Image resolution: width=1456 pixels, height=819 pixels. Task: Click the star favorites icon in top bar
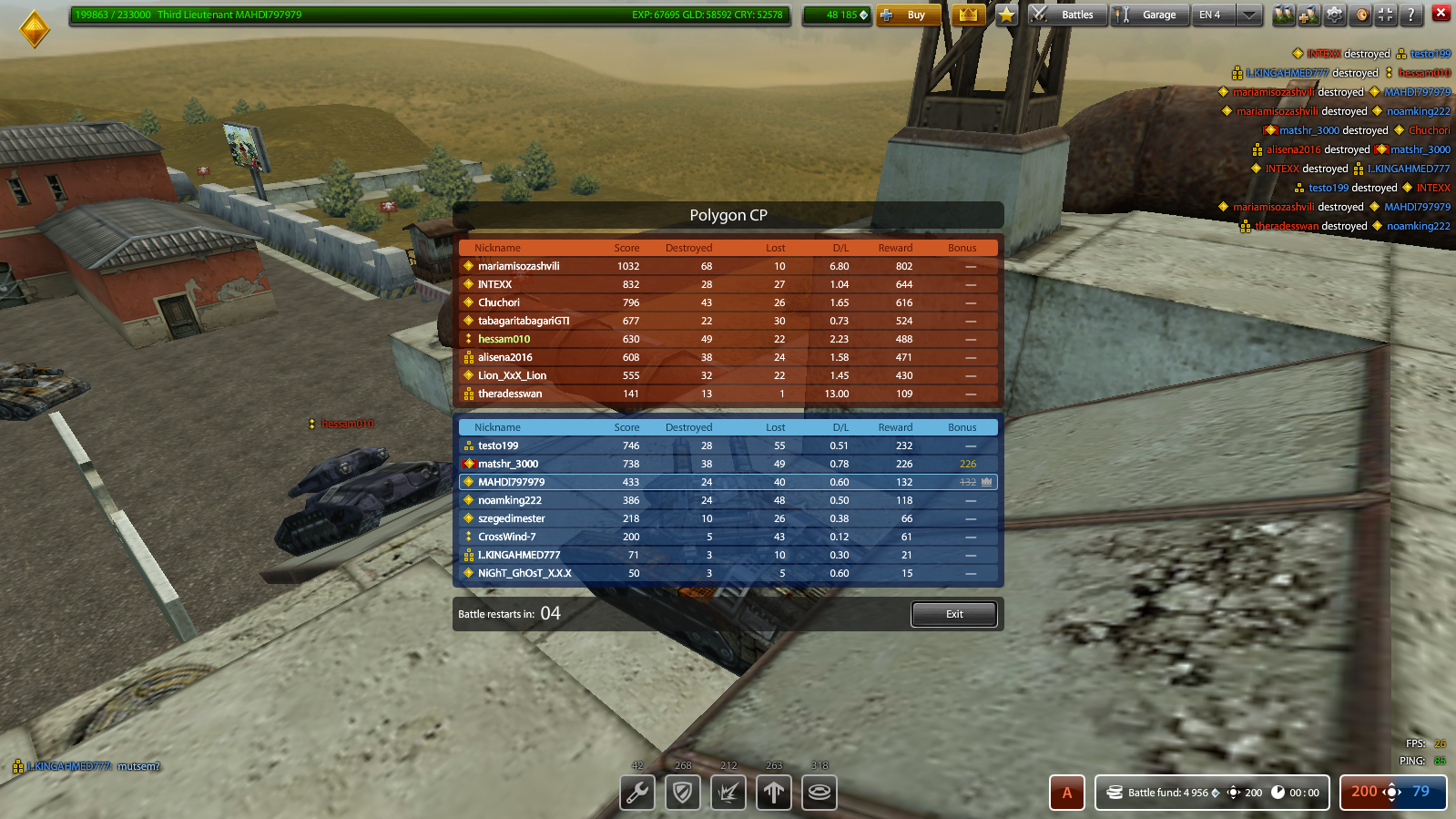coord(1005,15)
